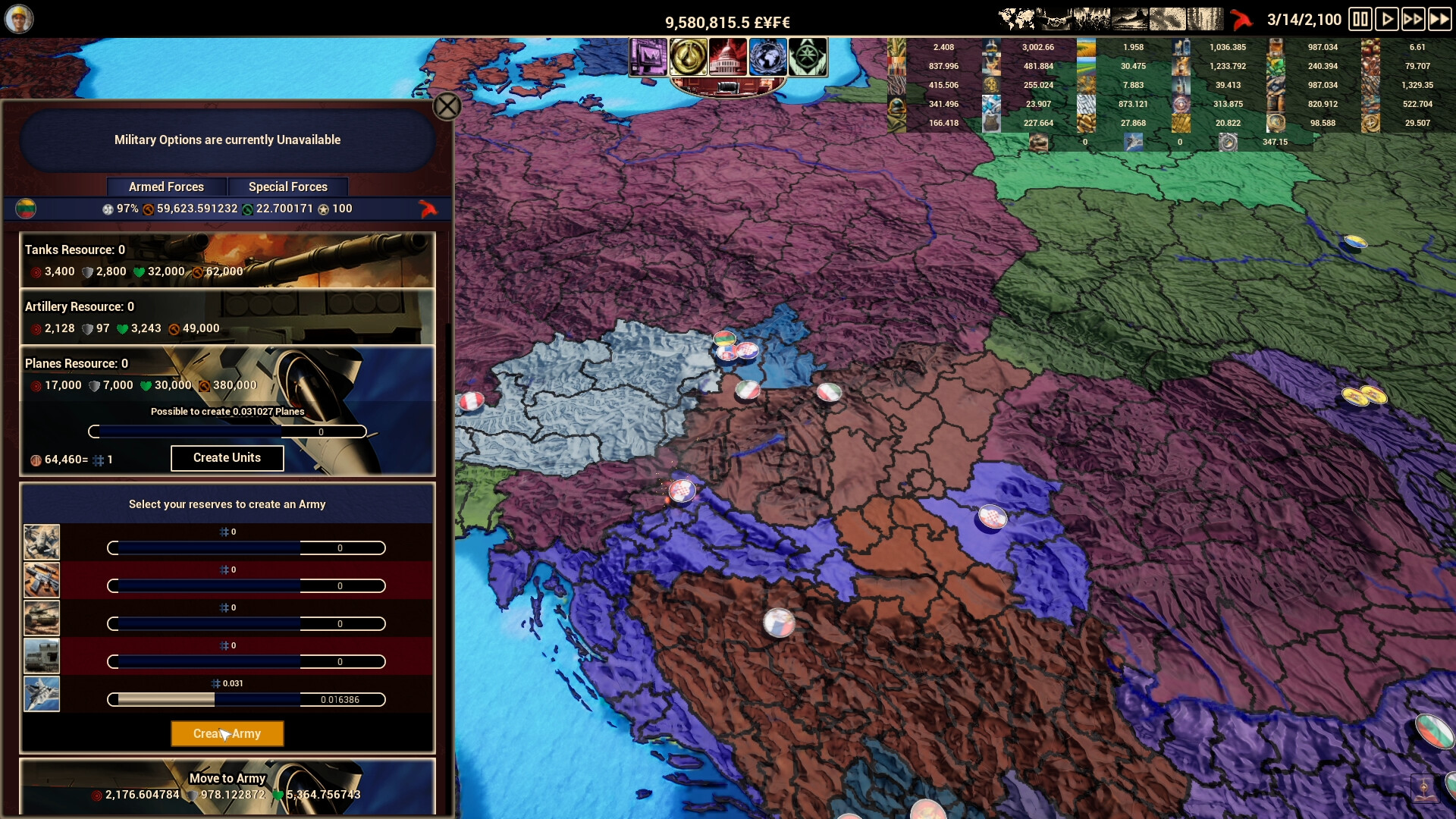Open the news media panel
This screenshot has height=819, width=1456.
click(648, 57)
